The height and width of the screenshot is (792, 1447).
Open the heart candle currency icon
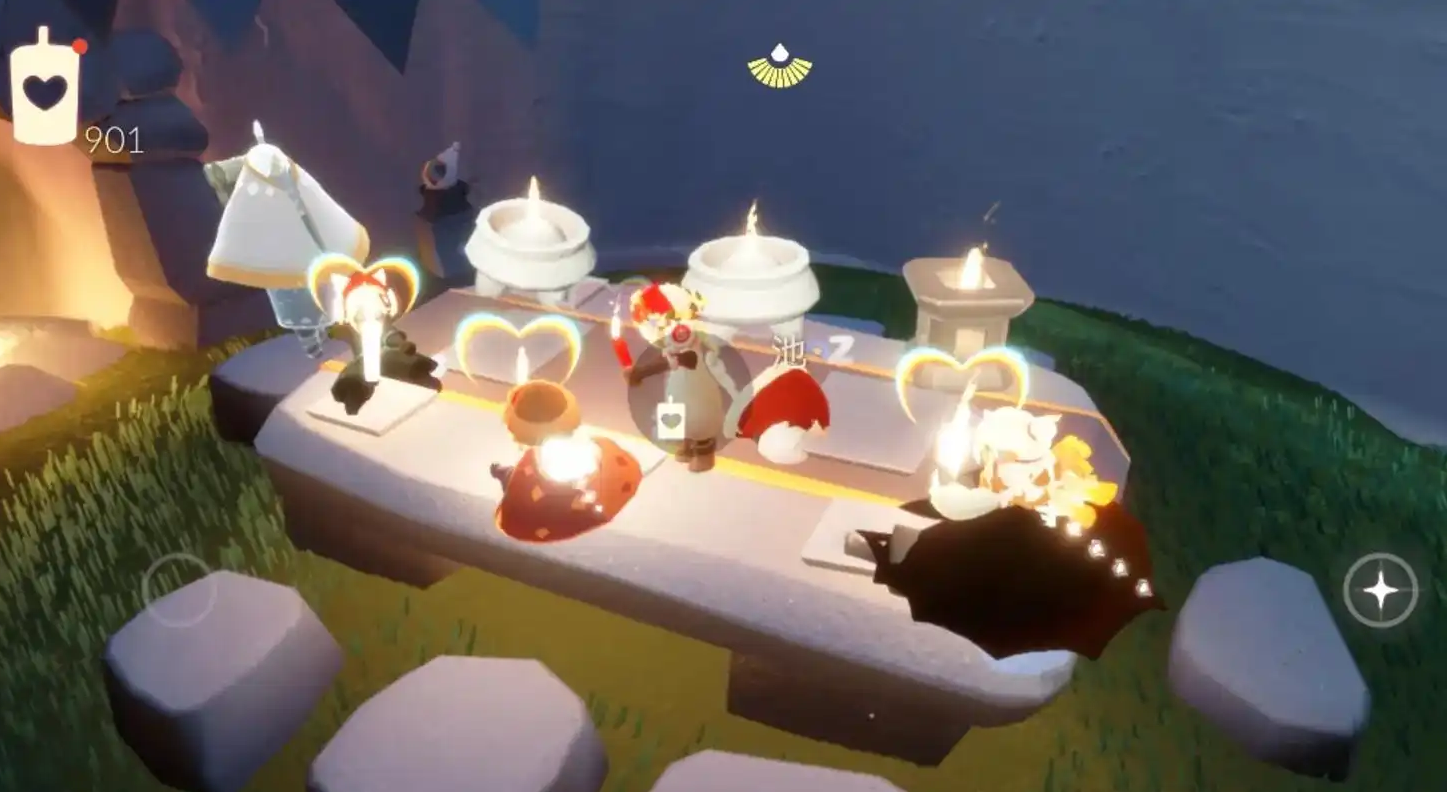pos(44,90)
